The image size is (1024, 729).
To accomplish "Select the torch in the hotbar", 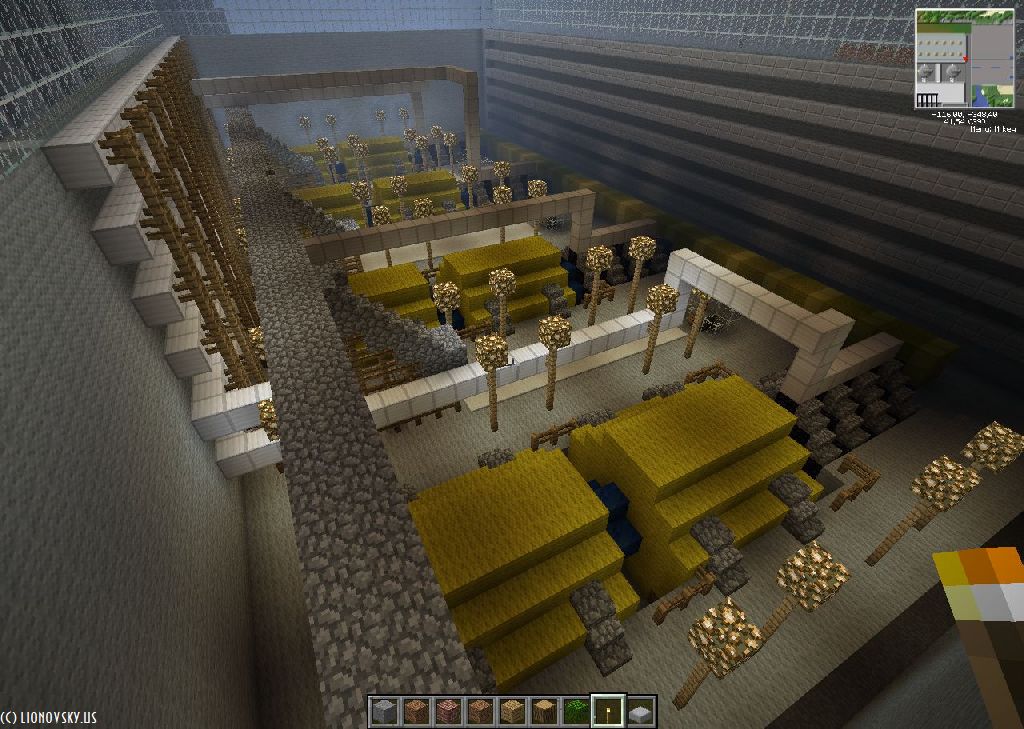I will 608,712.
